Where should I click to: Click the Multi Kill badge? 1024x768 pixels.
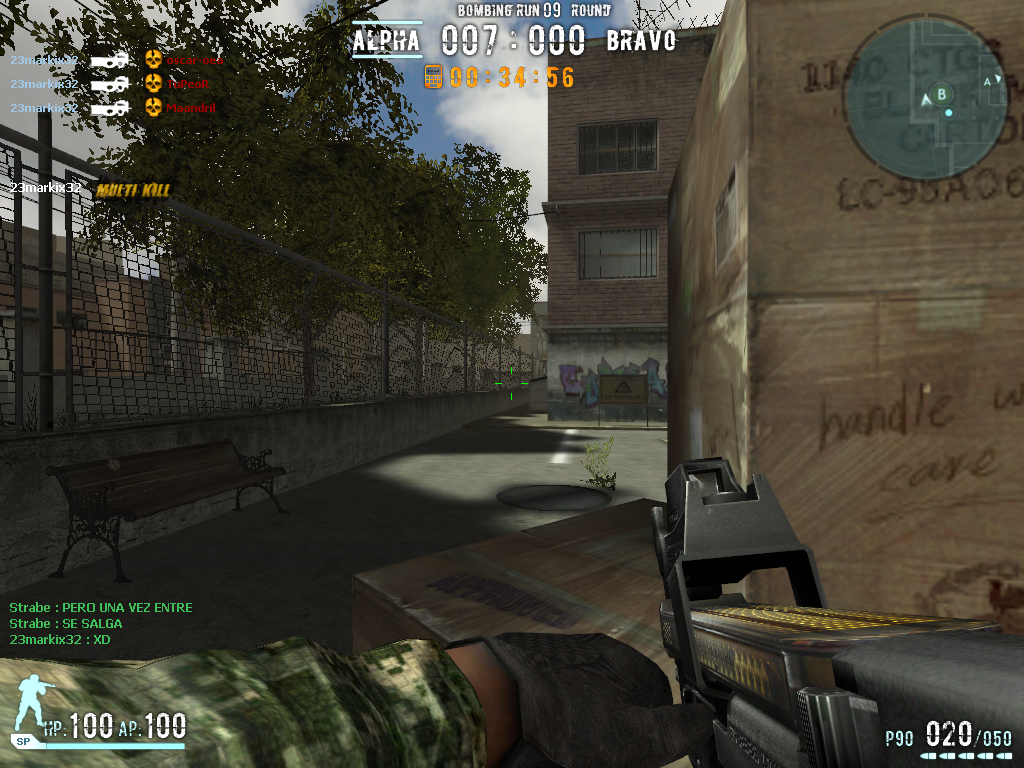(x=133, y=189)
